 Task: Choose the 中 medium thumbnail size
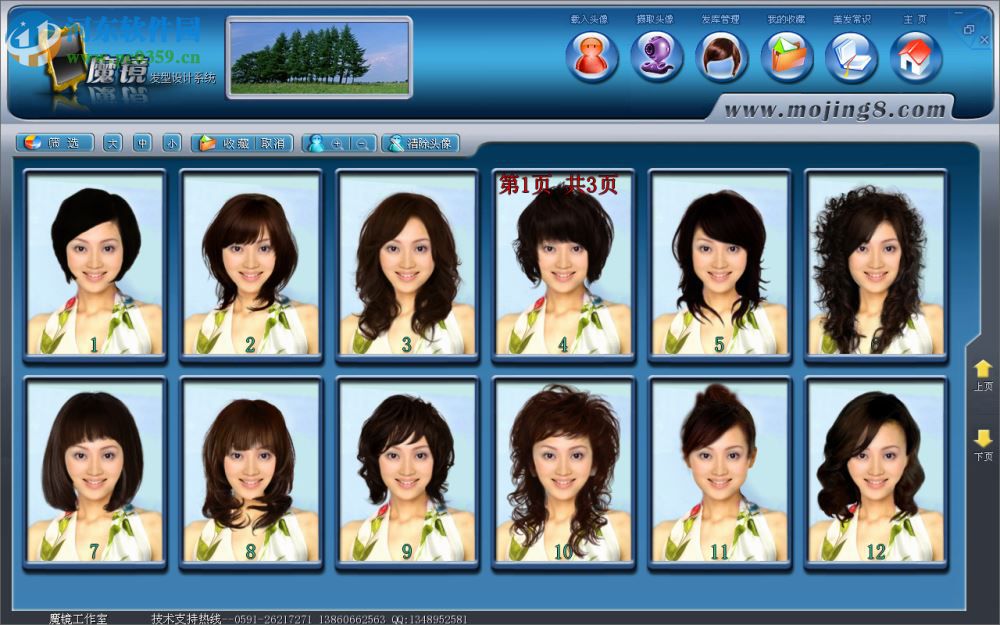[142, 143]
